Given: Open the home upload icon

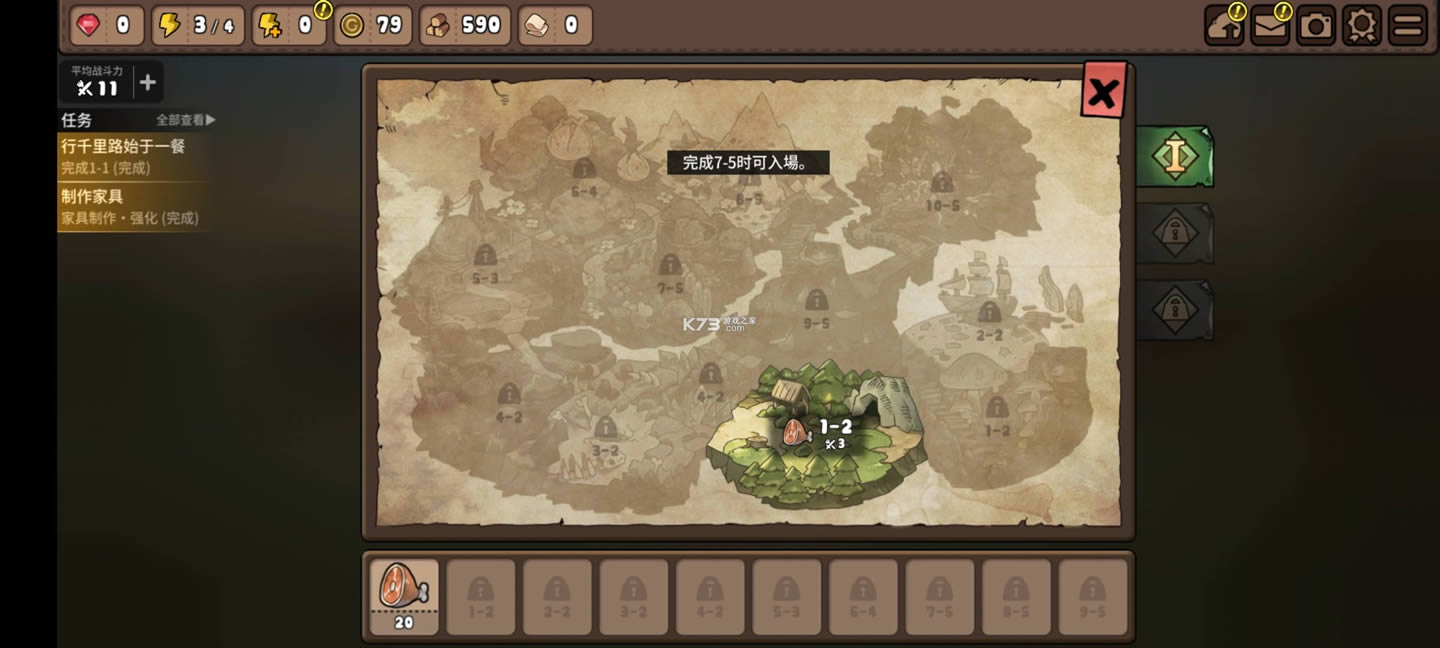Looking at the screenshot, I should [x=1224, y=26].
